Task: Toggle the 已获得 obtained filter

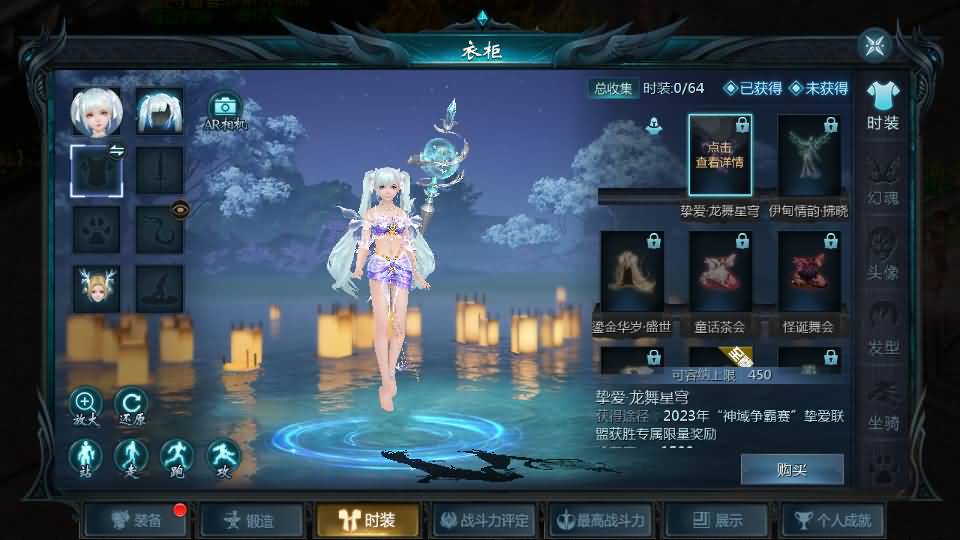Action: (752, 88)
